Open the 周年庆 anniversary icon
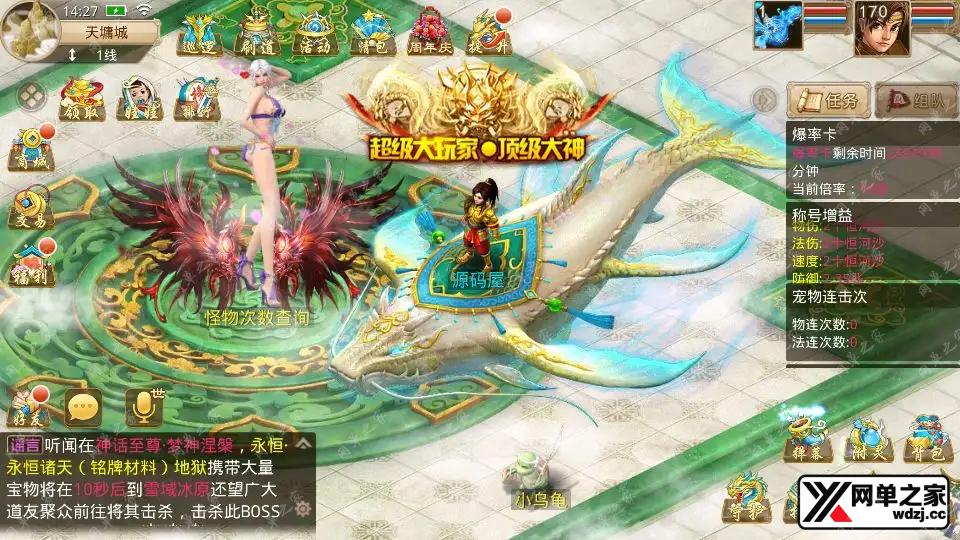The height and width of the screenshot is (540, 960). pyautogui.click(x=431, y=33)
